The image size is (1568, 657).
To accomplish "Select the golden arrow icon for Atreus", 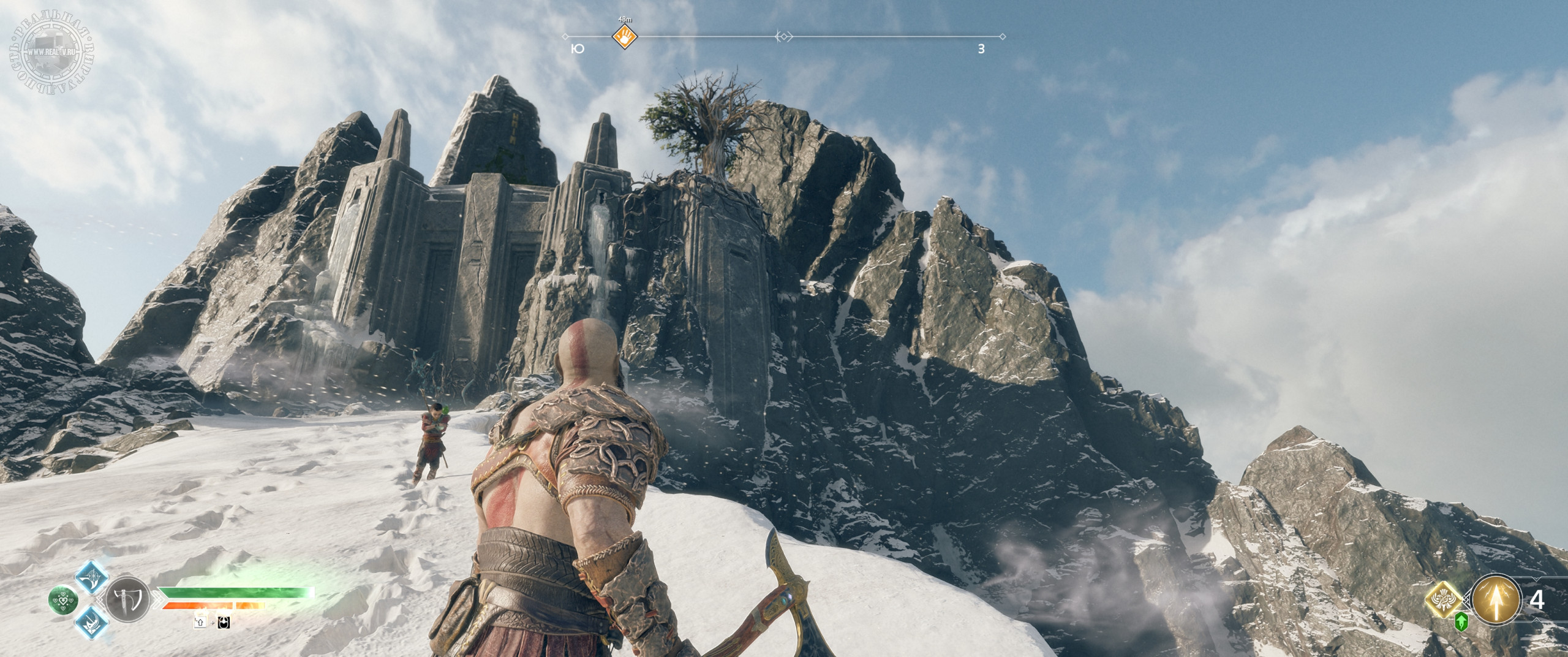I will click(x=1496, y=600).
